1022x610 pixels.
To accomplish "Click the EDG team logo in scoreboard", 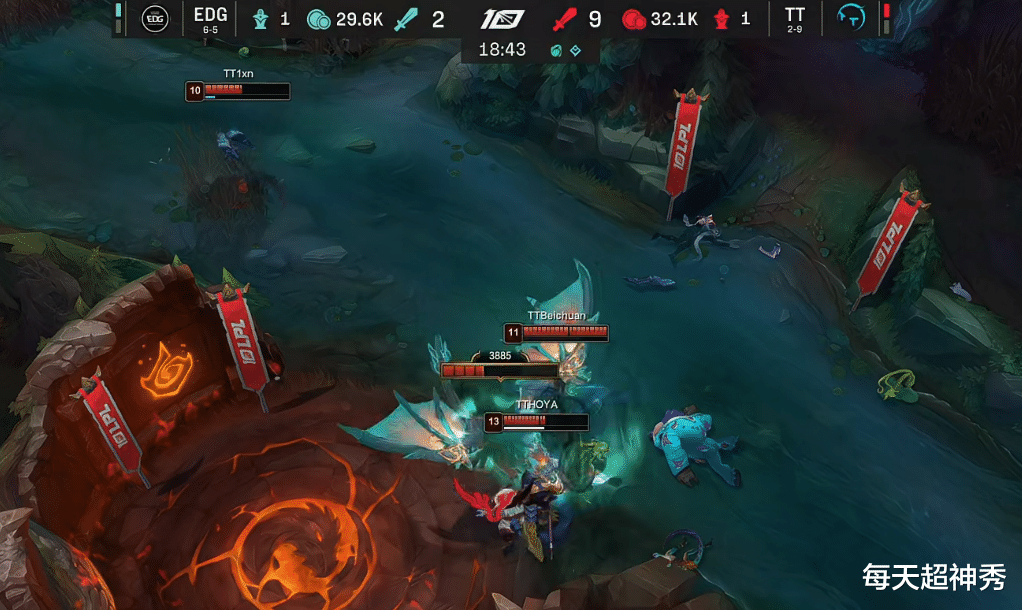I will click(155, 18).
